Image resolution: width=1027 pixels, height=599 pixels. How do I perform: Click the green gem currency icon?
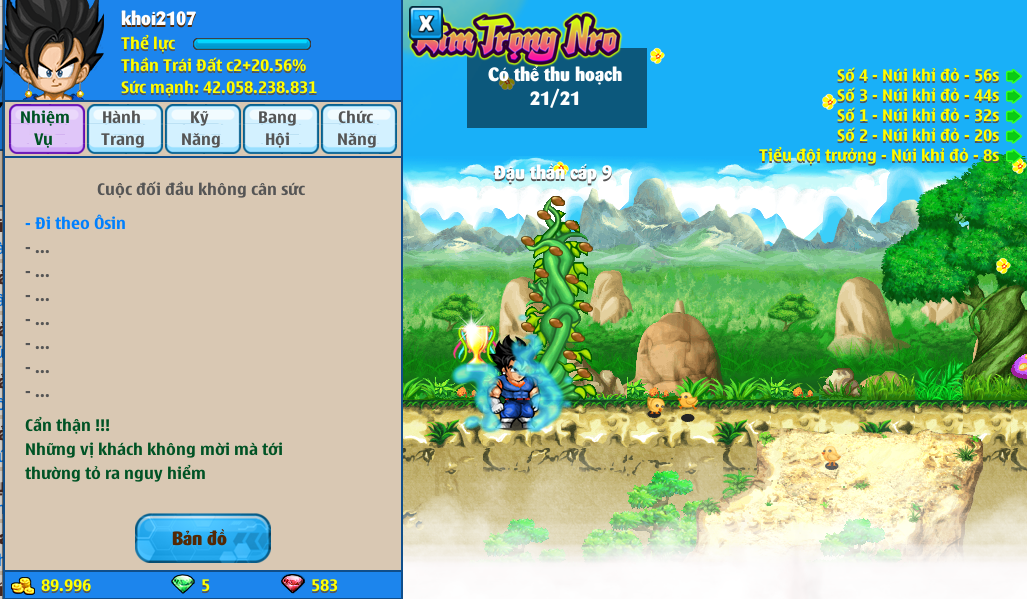[x=183, y=585]
